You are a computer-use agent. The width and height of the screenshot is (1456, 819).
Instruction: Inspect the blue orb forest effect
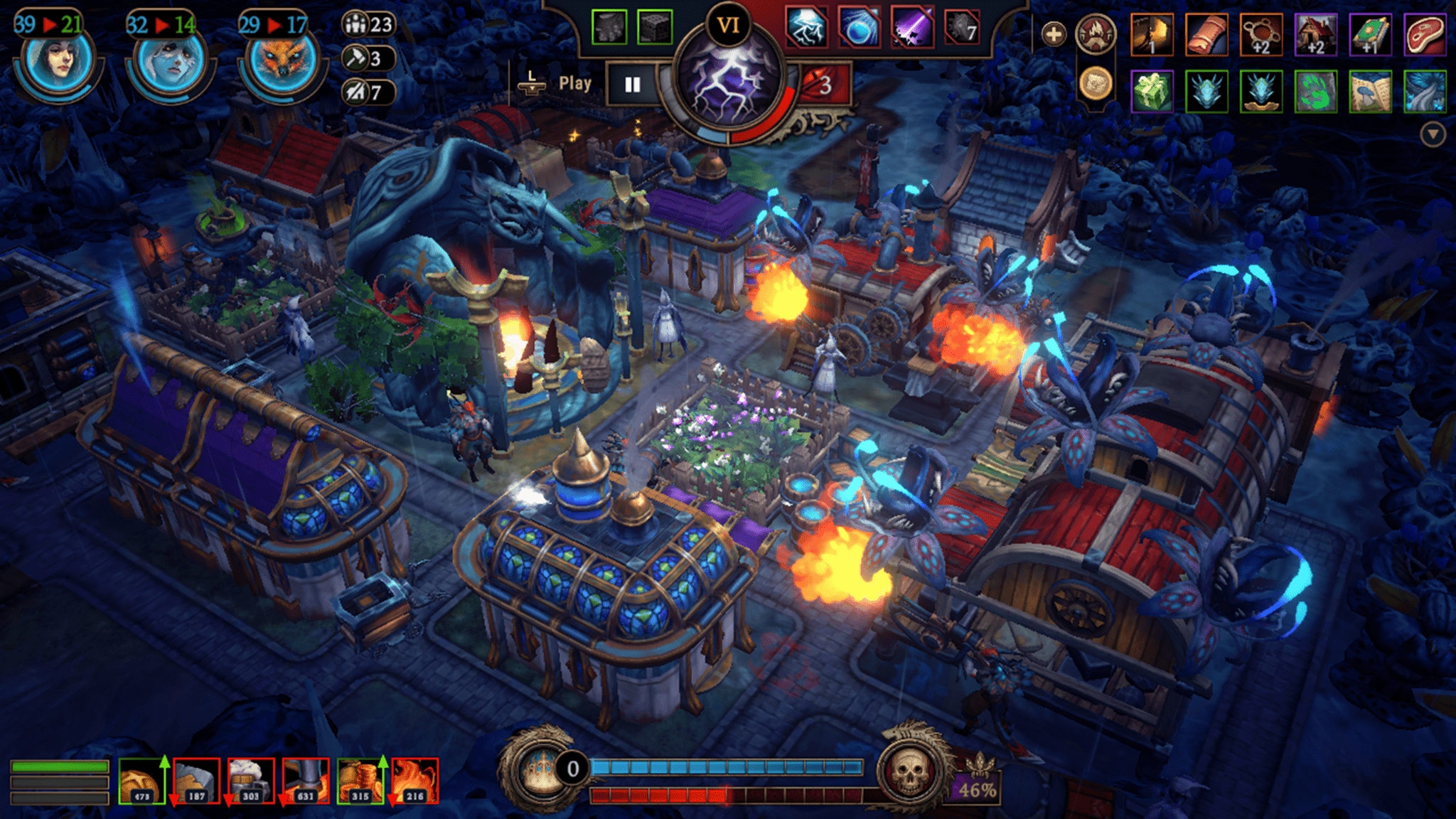coord(860,28)
